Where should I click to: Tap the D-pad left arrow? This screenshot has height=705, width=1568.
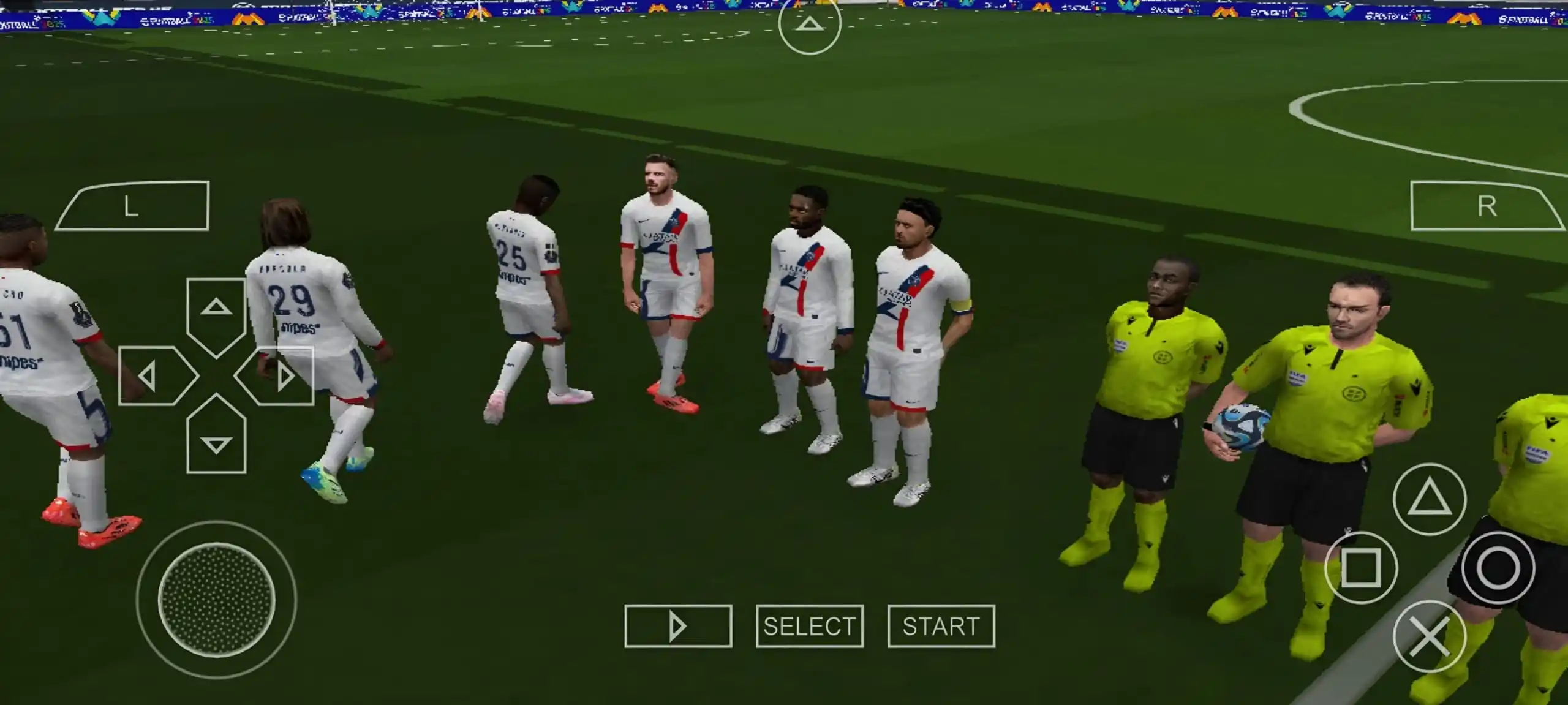coord(153,375)
